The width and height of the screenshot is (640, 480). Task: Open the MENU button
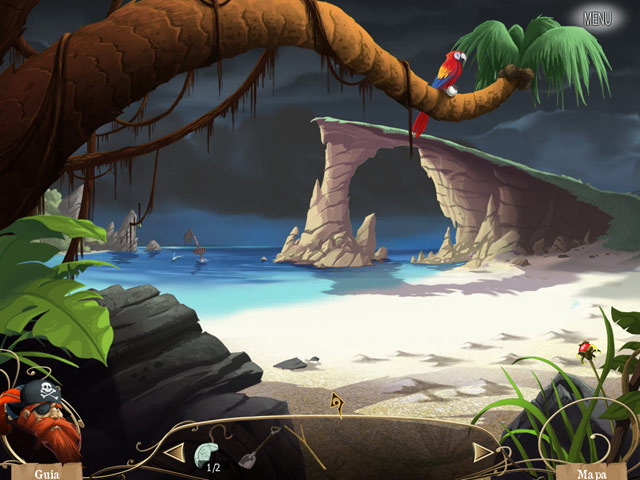tap(597, 18)
